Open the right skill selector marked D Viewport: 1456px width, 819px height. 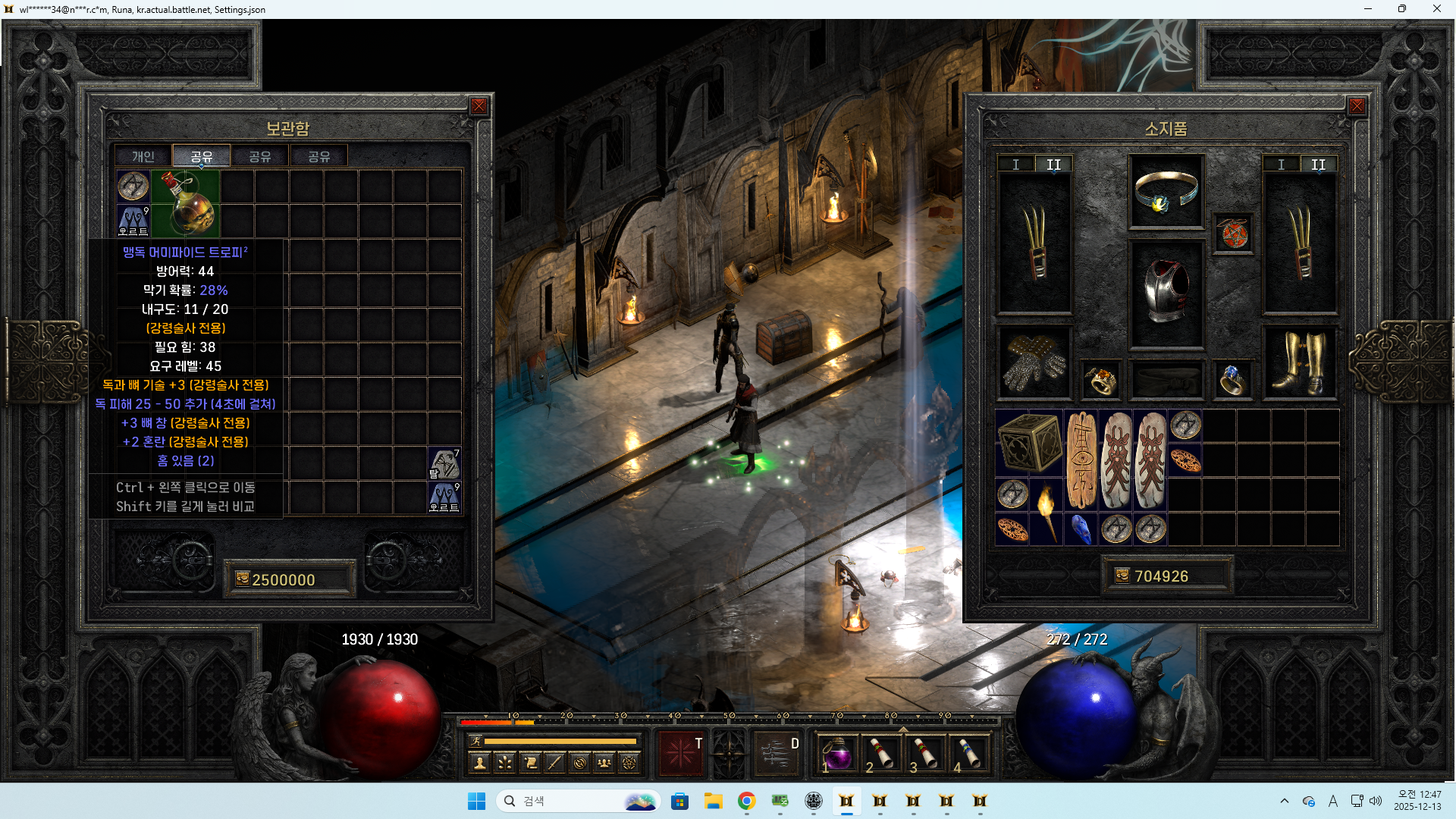776,754
